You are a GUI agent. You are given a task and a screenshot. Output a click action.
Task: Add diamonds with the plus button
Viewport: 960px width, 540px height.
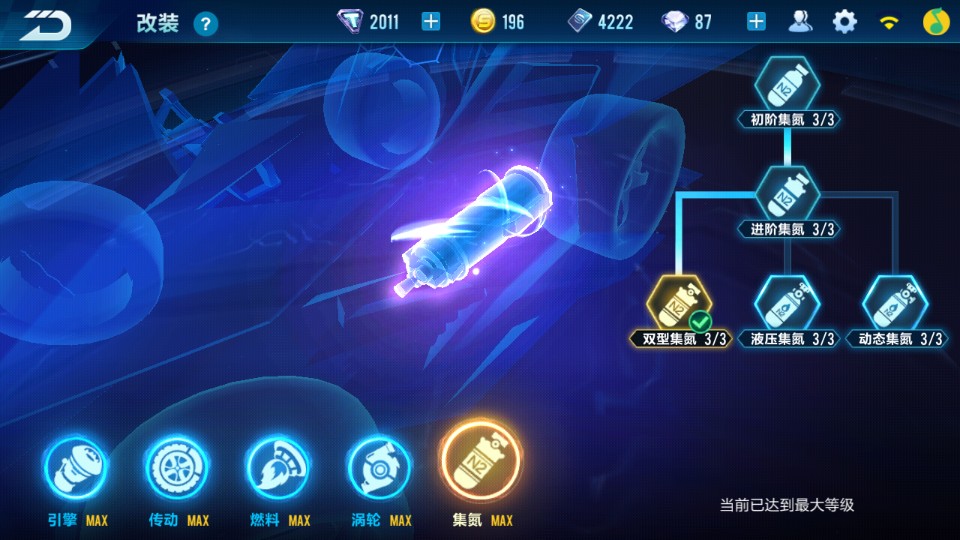[756, 22]
